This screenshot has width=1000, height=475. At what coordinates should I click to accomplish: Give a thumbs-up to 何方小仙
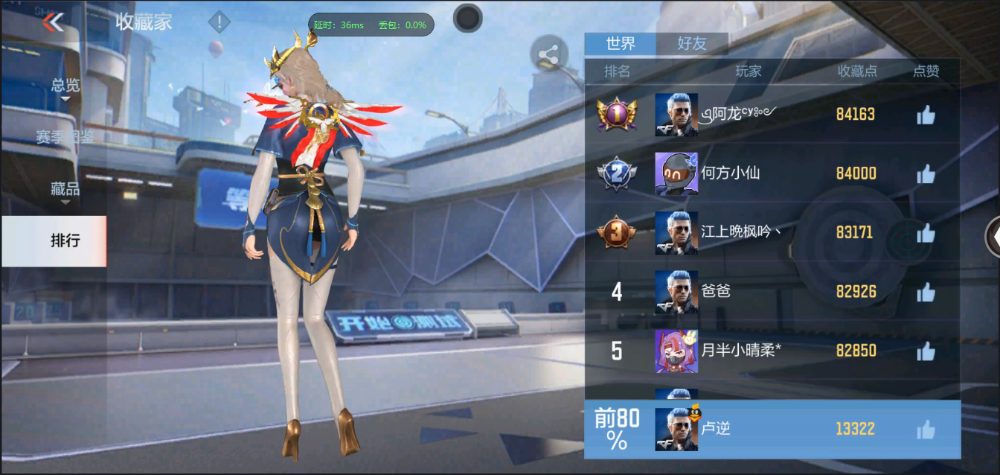point(926,174)
